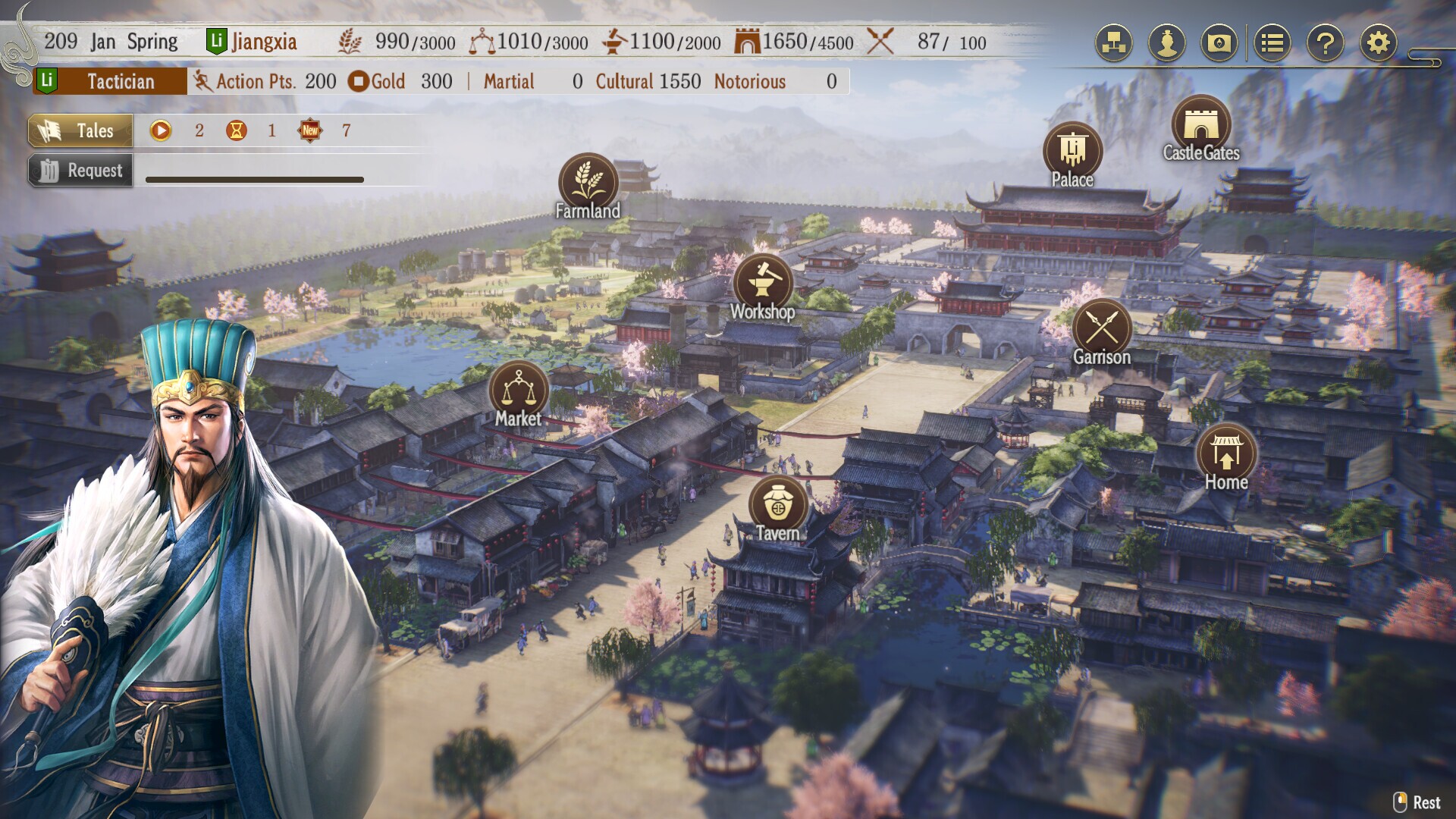
Task: Open the help question-mark menu
Action: pos(1324,43)
